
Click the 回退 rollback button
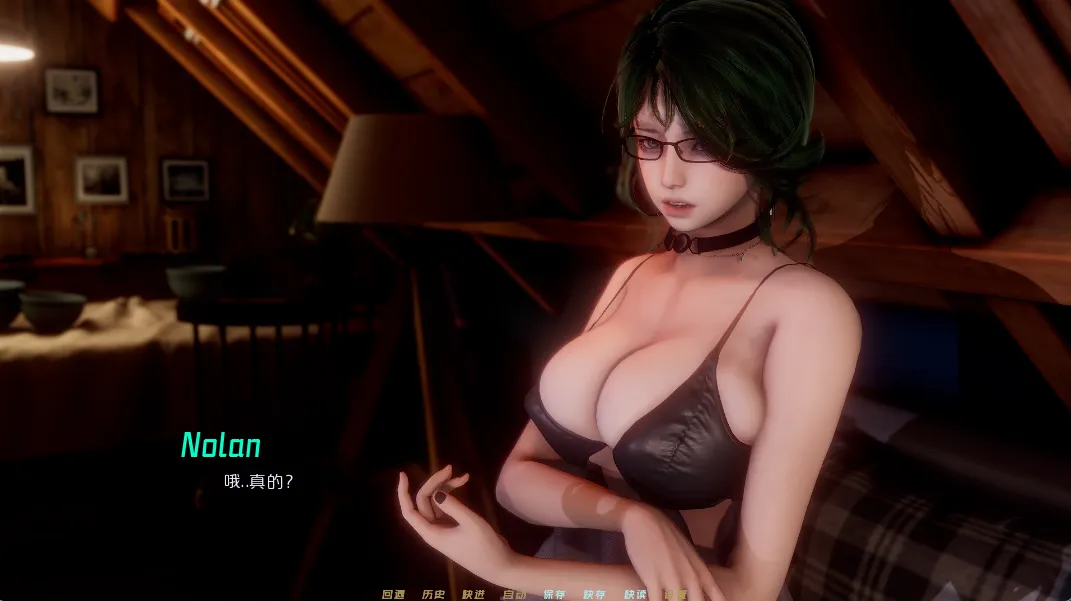tap(393, 594)
